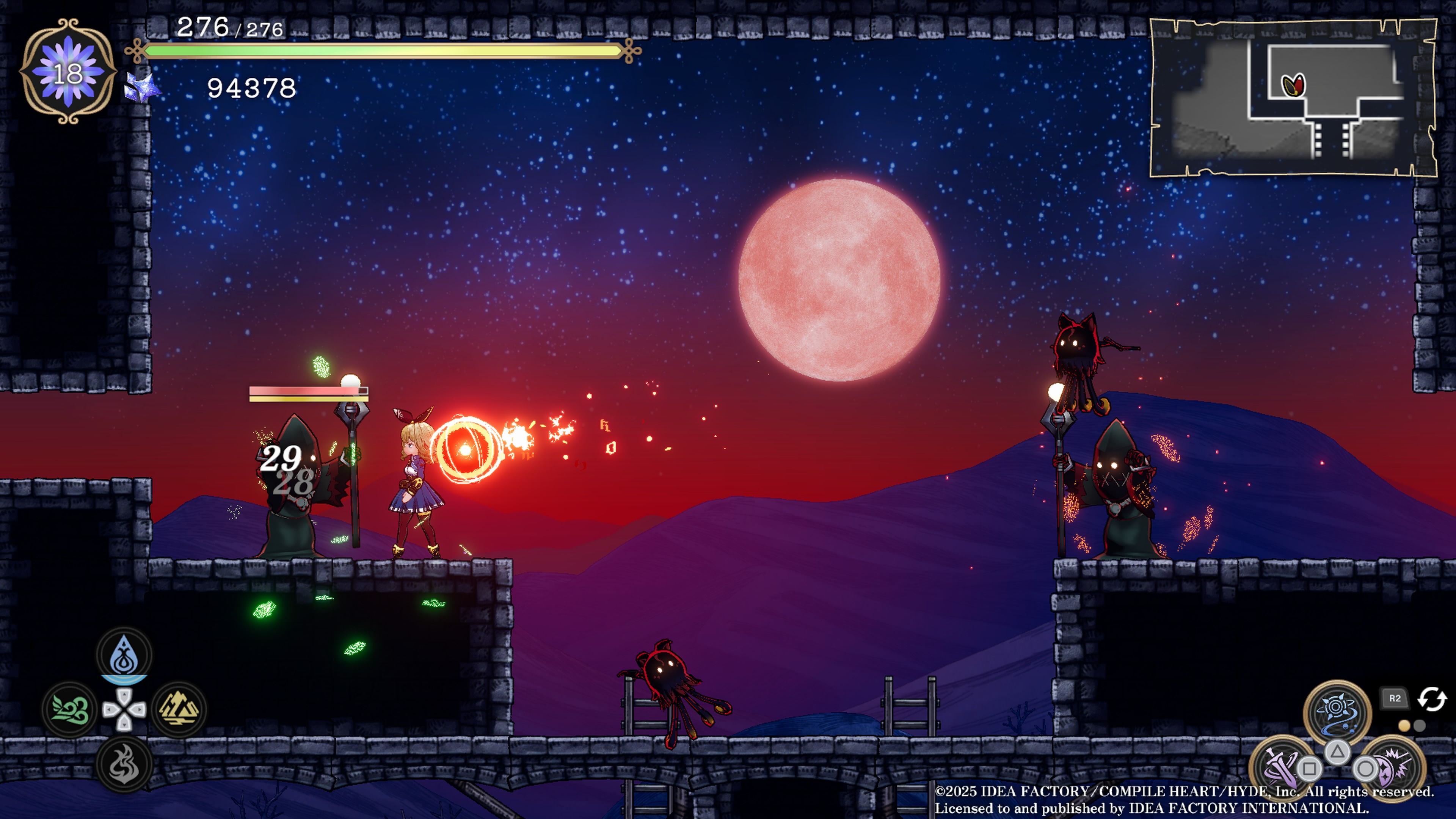The height and width of the screenshot is (819, 1456).
Task: Click the white skill-set swap arrows
Action: pos(1432,698)
